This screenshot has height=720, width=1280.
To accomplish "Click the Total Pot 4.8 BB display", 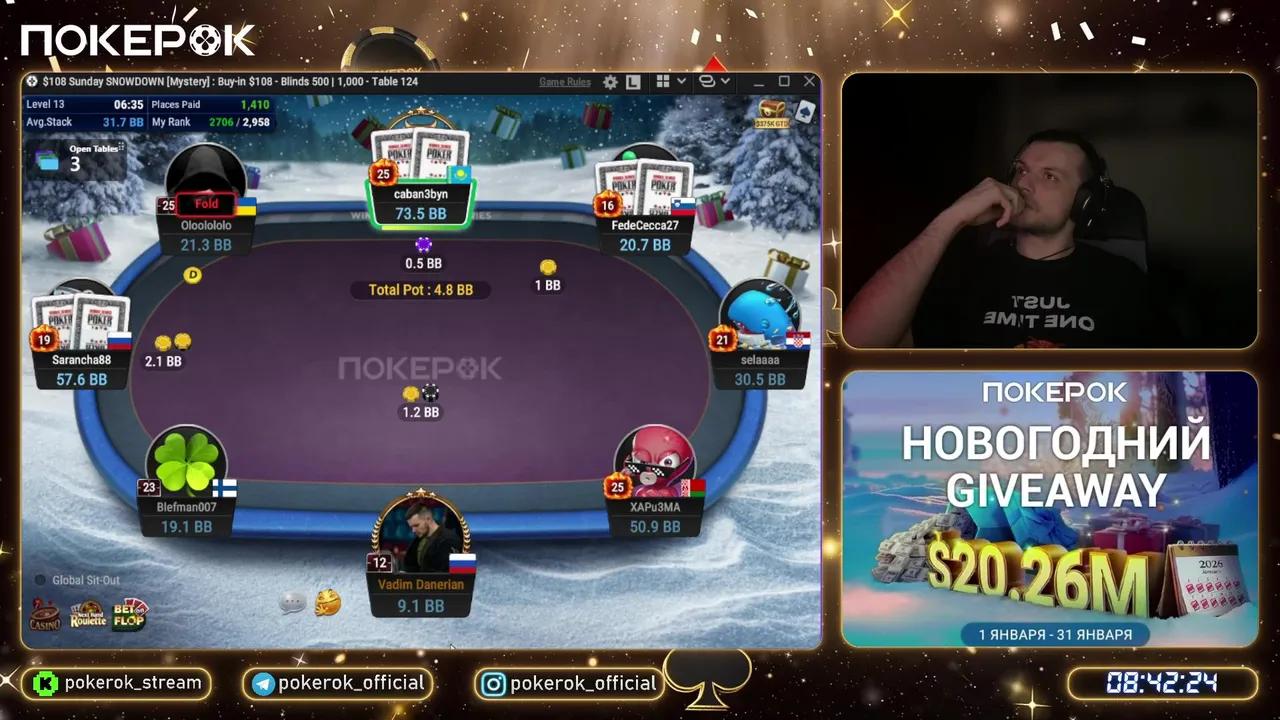I will coord(420,289).
